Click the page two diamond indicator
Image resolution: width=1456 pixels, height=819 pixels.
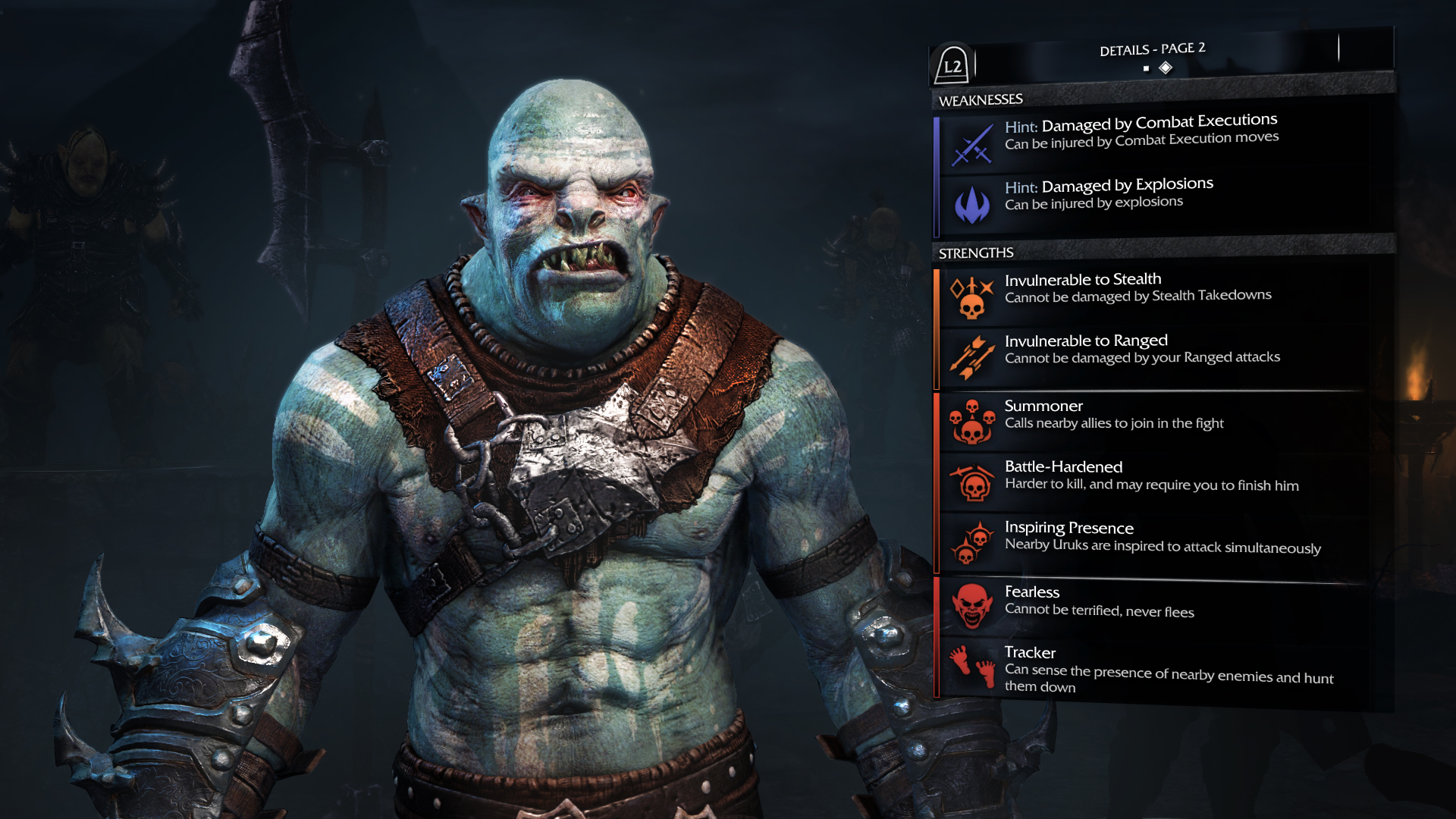click(1166, 68)
